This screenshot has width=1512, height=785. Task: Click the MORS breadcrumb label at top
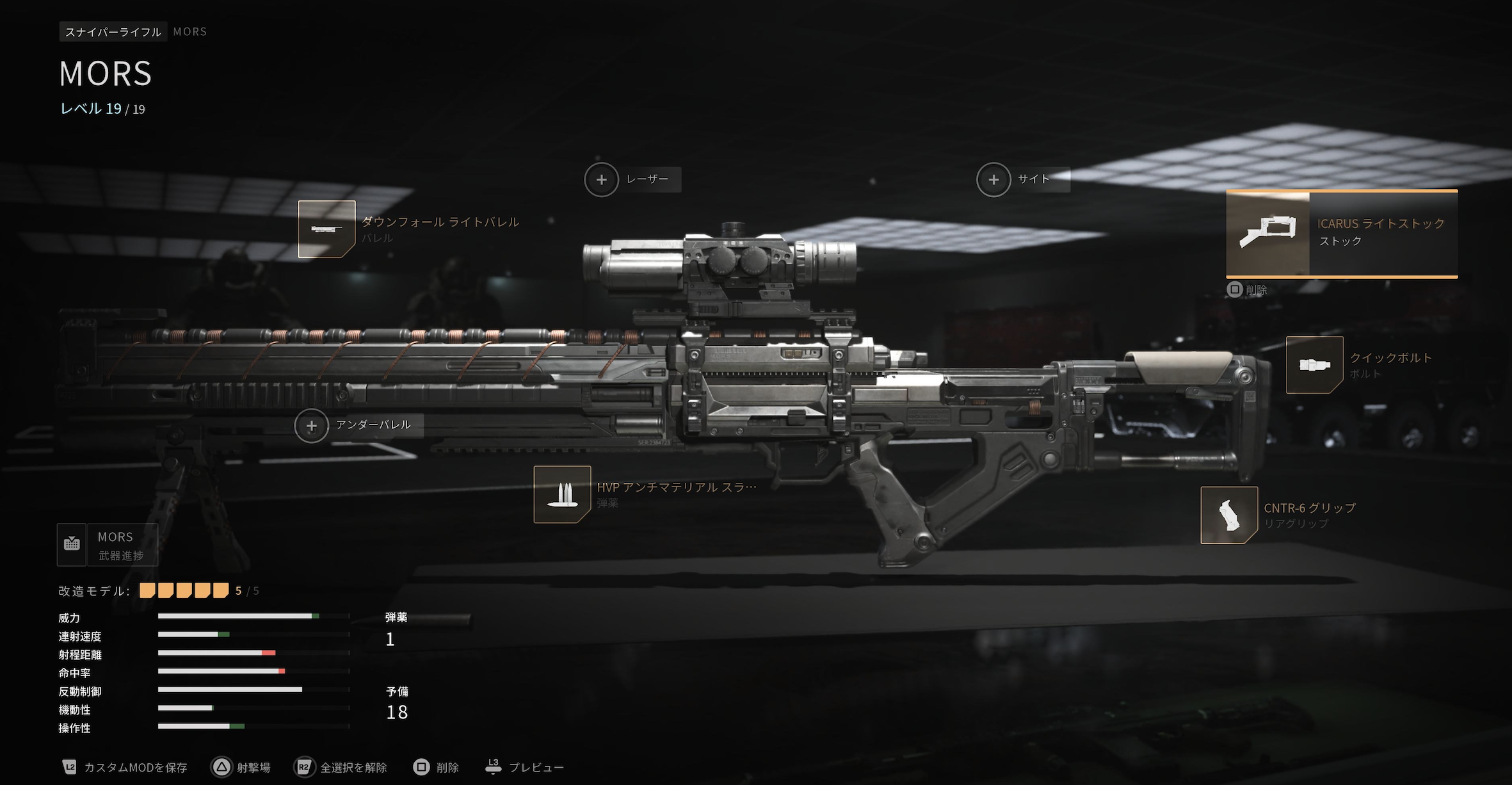pyautogui.click(x=189, y=31)
